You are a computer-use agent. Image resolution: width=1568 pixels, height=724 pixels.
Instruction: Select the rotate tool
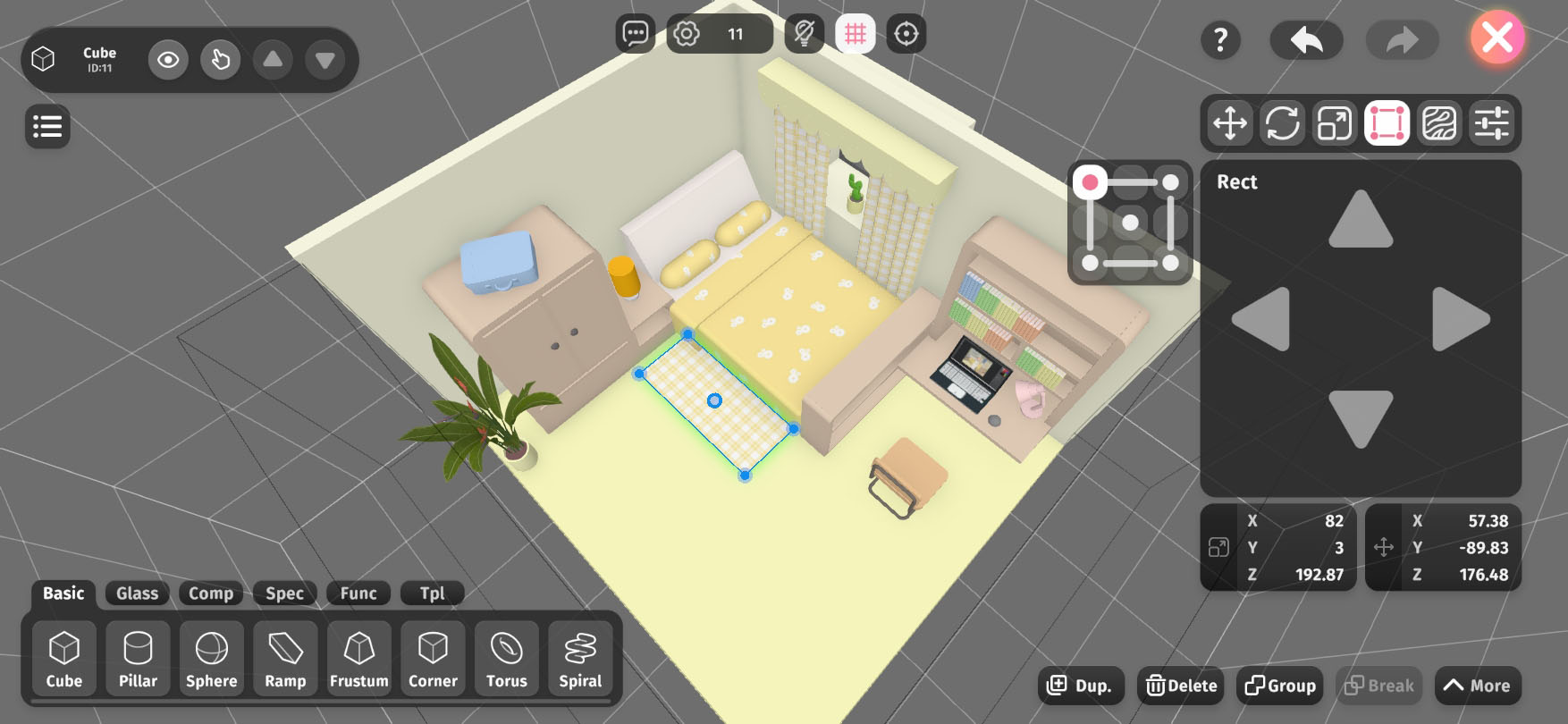(x=1282, y=122)
